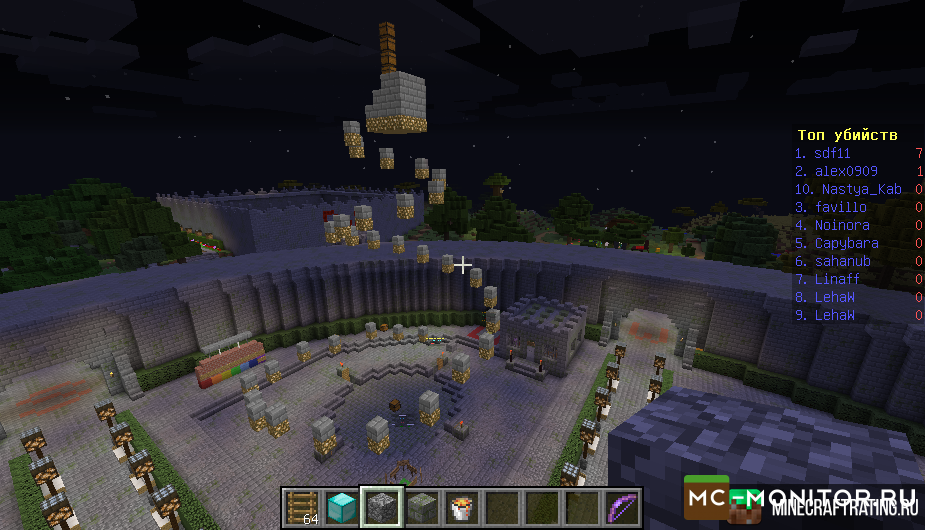
Task: Select the diamond block hotbar slot
Action: coord(341,508)
